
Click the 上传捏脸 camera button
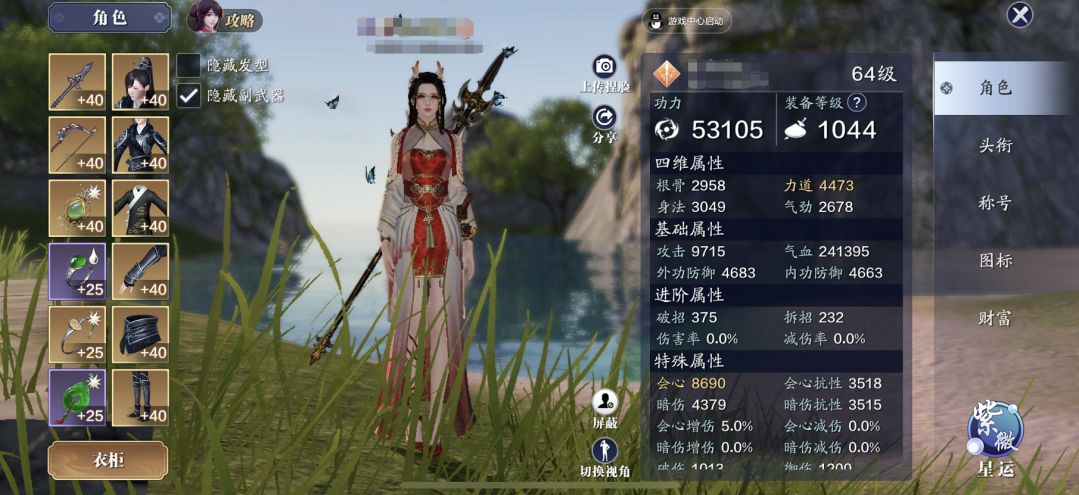605,68
